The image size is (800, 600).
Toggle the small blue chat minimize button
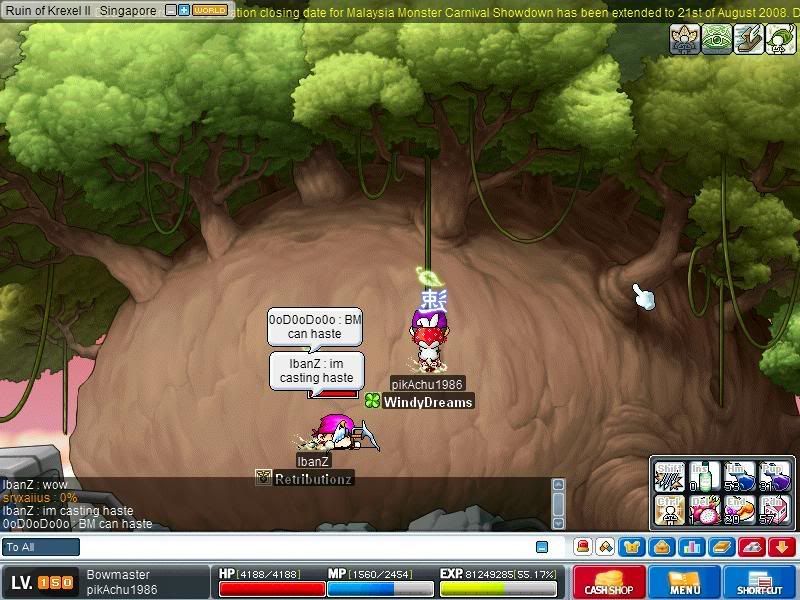(x=542, y=547)
